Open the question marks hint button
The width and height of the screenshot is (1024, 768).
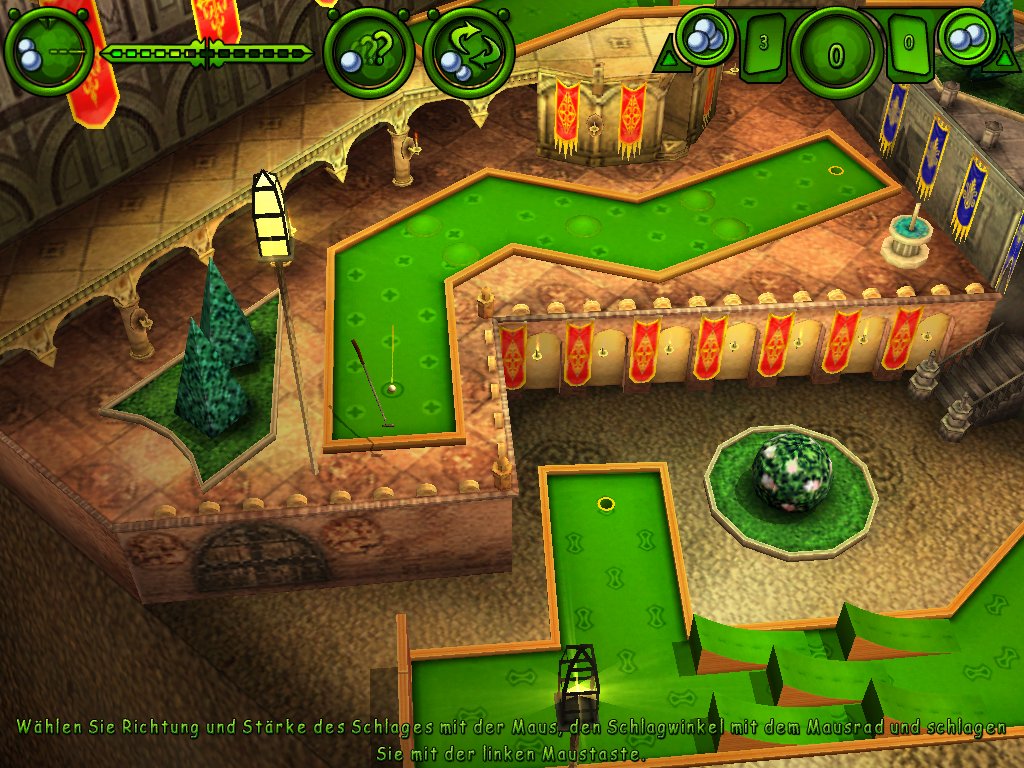[x=366, y=53]
